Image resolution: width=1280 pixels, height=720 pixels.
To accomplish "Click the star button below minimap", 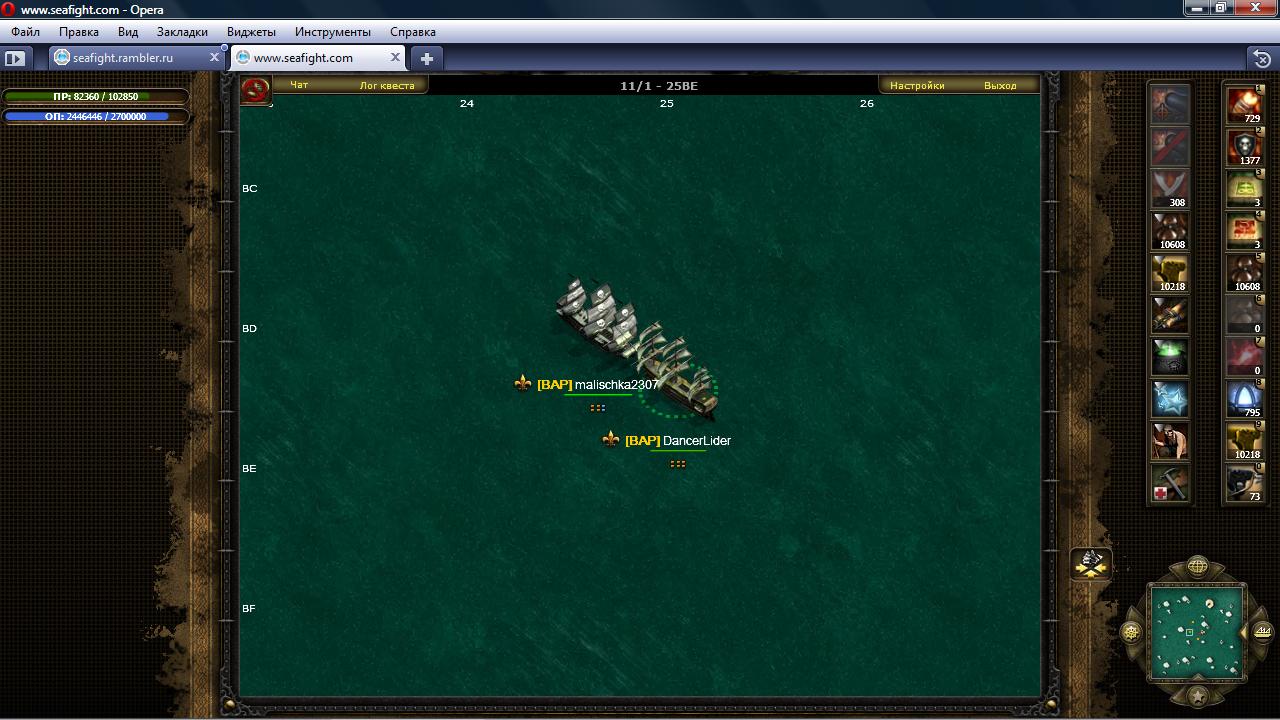I will (x=1197, y=696).
